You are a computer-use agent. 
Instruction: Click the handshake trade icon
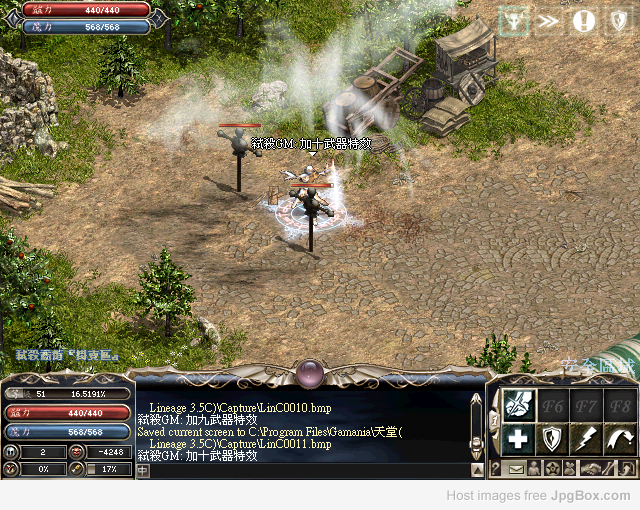[590, 468]
